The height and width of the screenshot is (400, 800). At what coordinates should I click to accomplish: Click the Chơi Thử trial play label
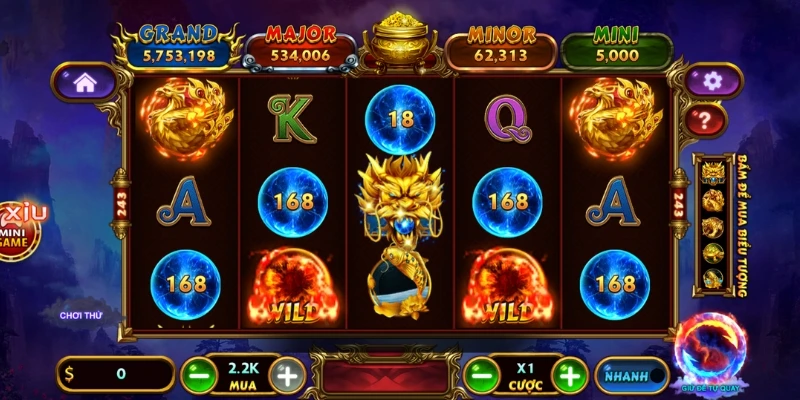point(81,316)
